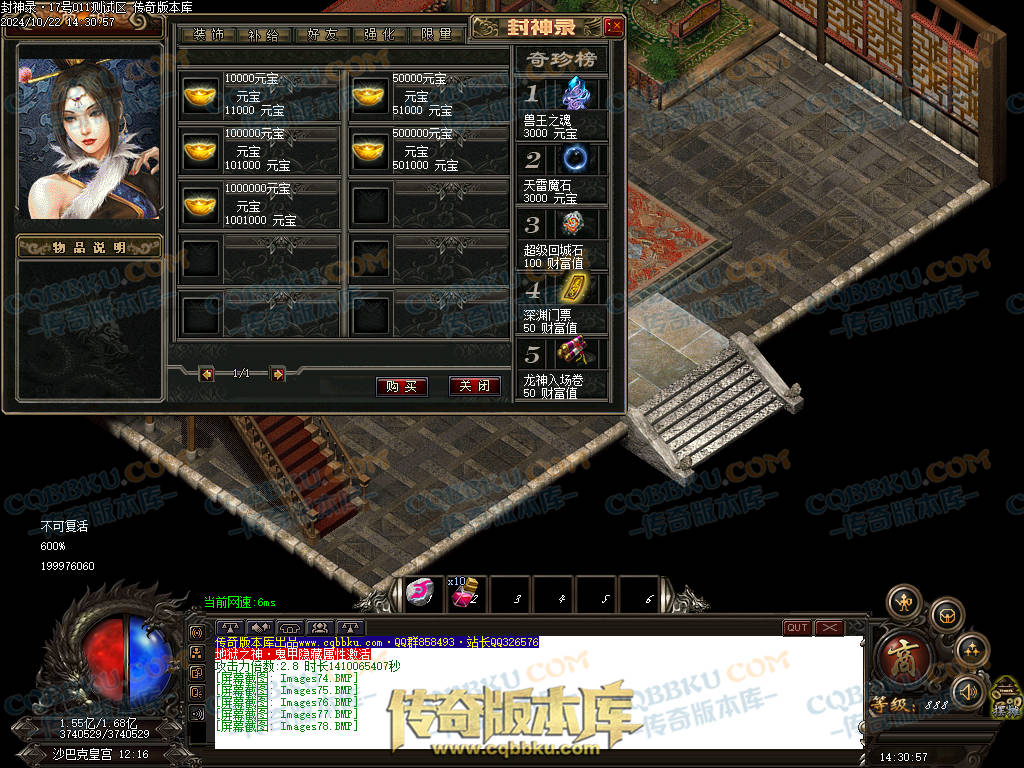Click the 购买 buy button

click(x=402, y=386)
